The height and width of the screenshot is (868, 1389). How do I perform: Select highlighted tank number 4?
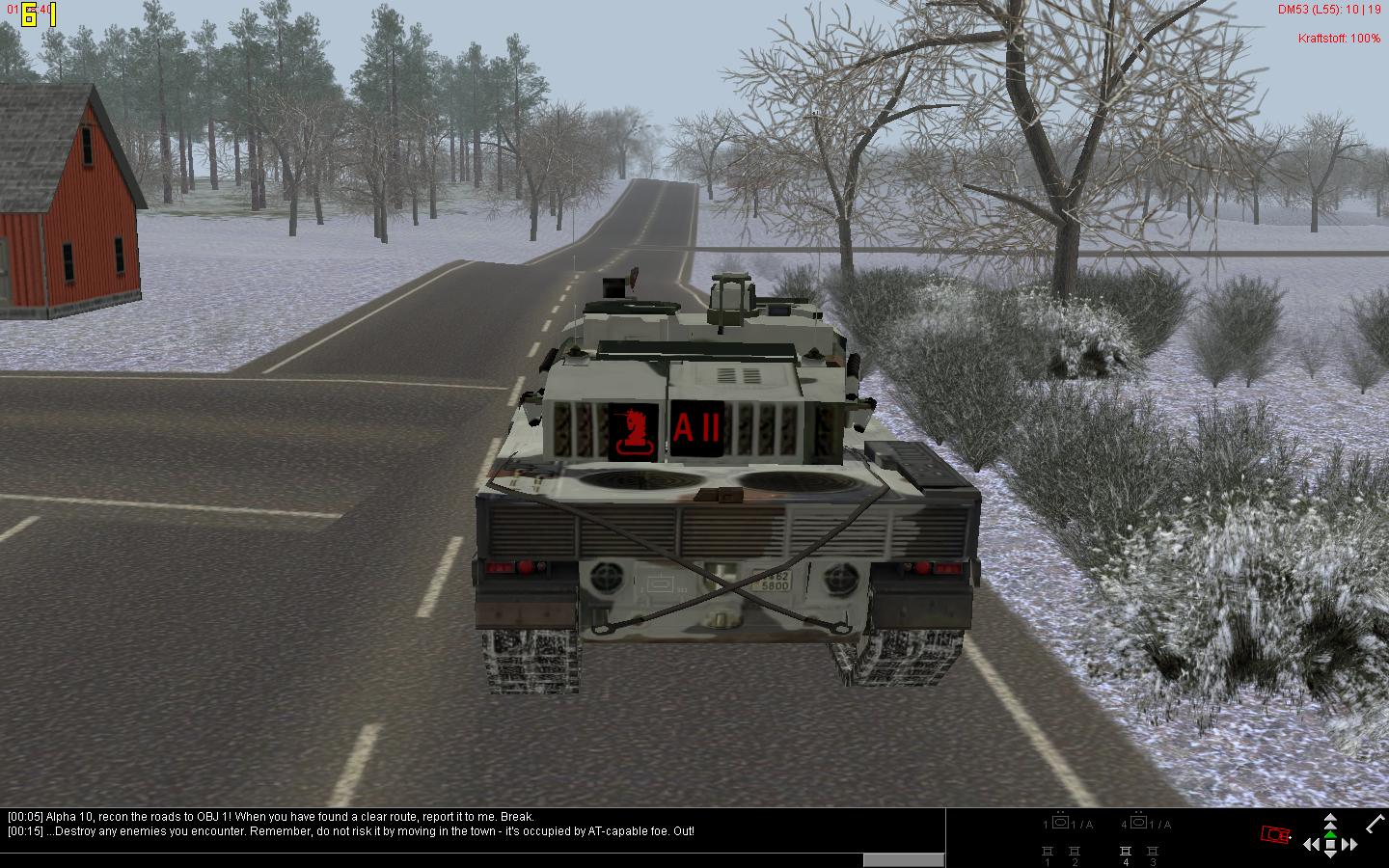tap(1125, 852)
